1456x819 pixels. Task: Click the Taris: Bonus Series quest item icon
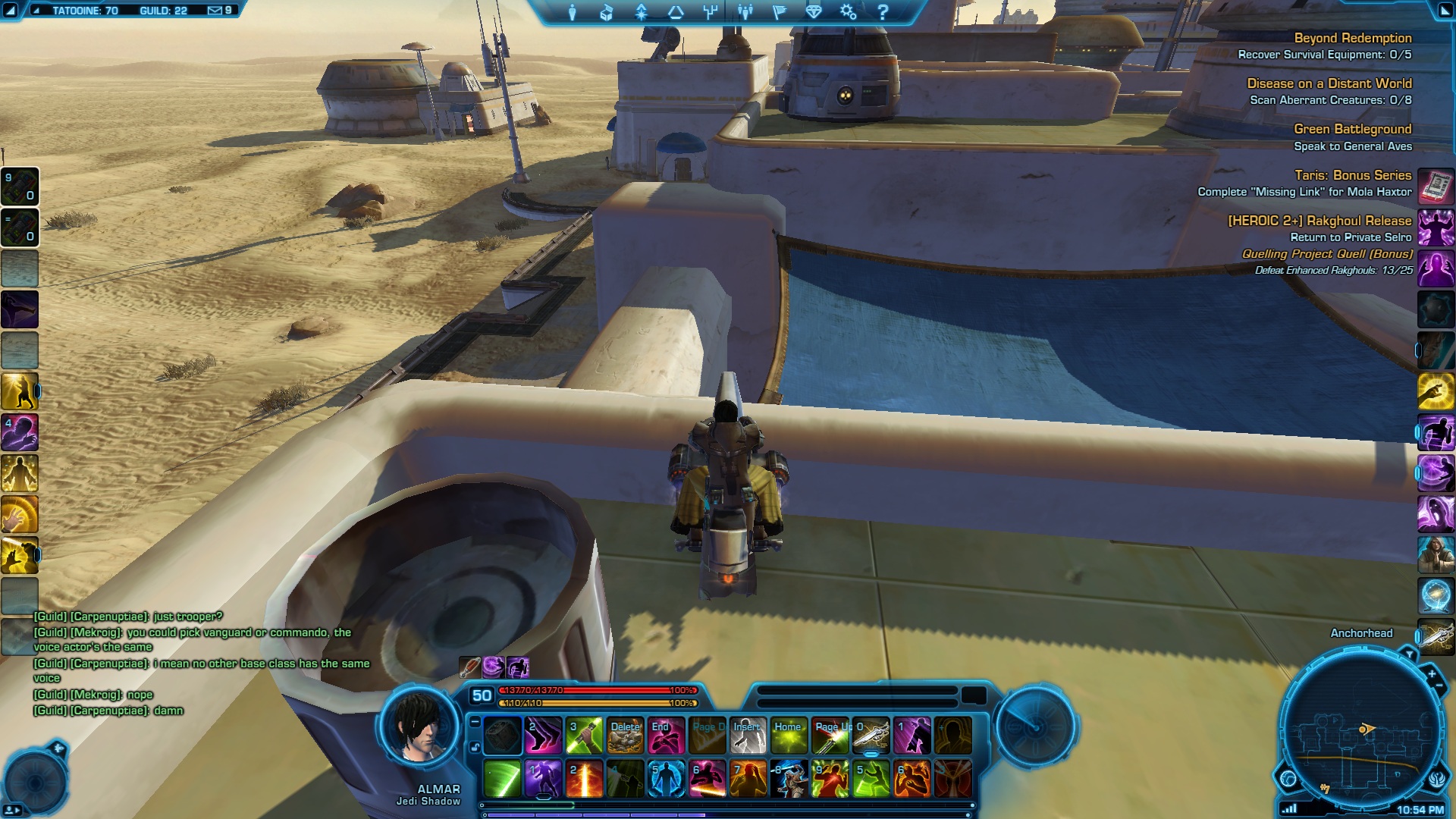[1435, 185]
